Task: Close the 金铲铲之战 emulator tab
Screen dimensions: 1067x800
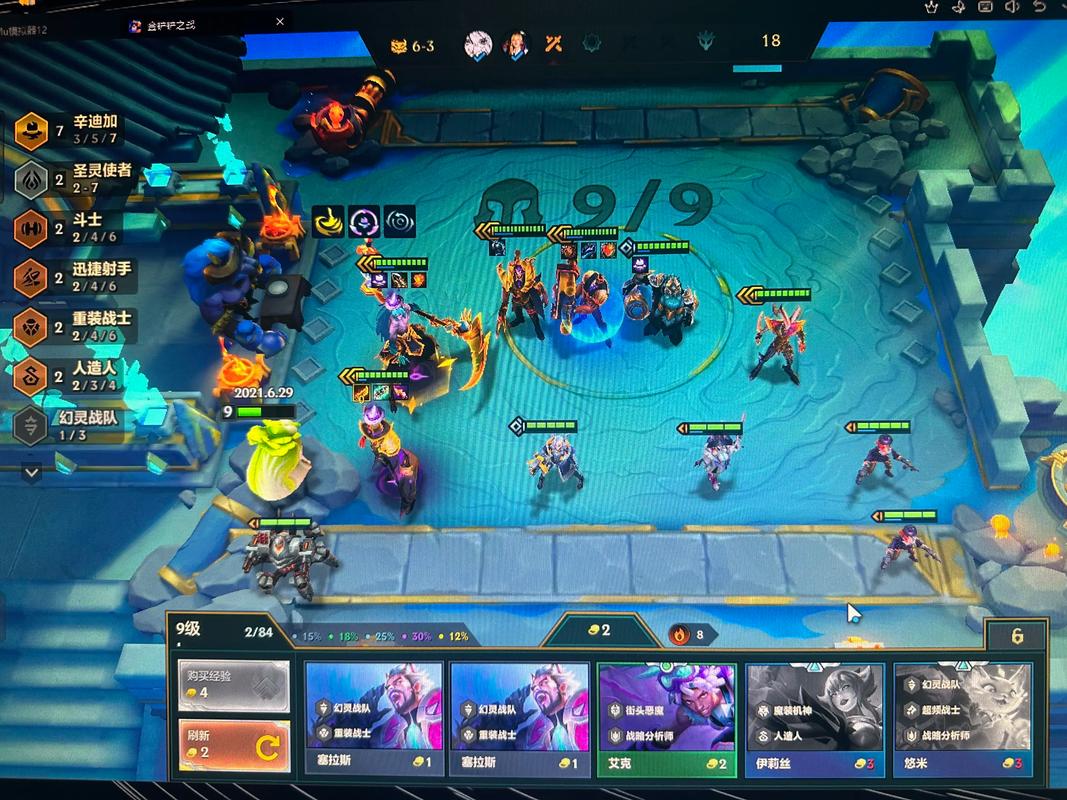Action: (280, 22)
